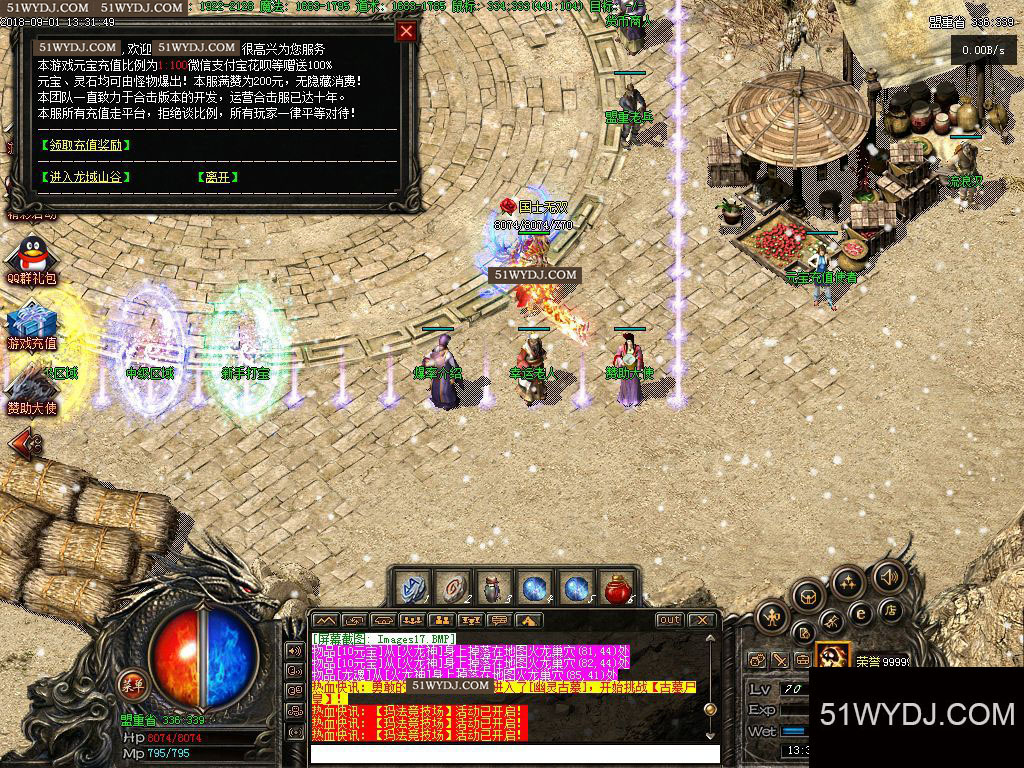
Task: Open the shop 店 round button
Action: tap(888, 609)
